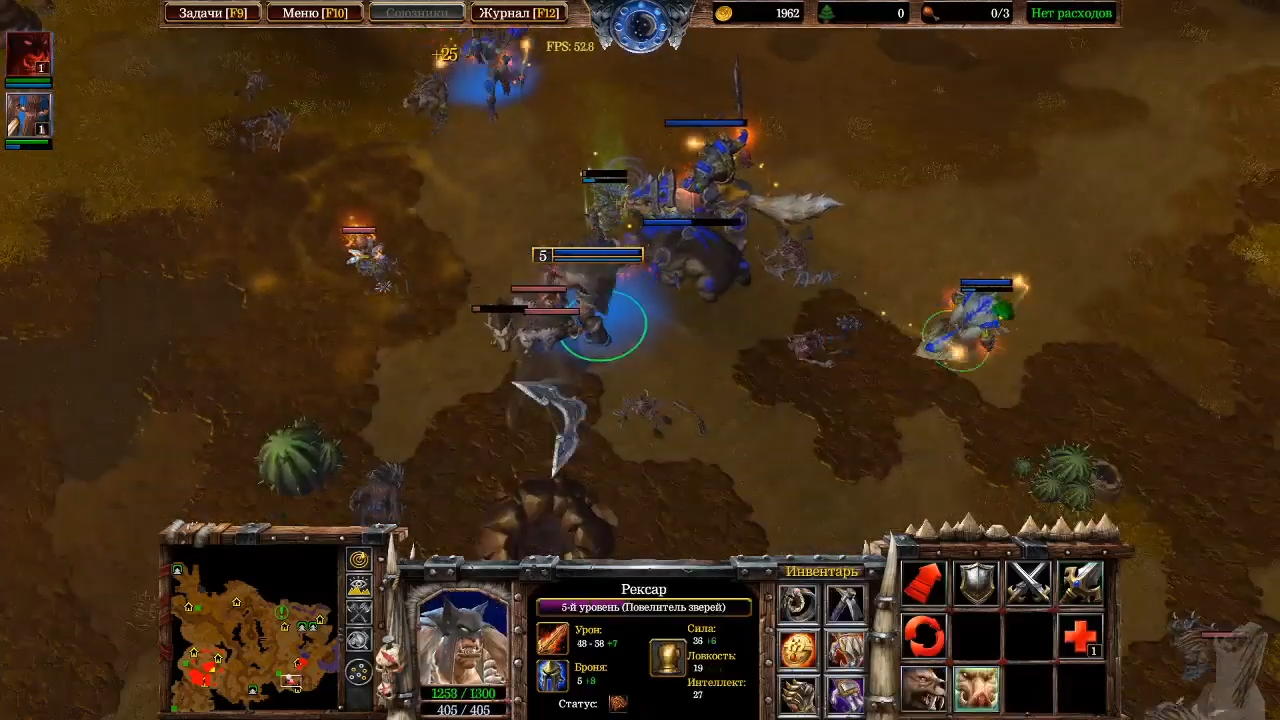Open the formation toggle round button
The height and width of the screenshot is (720, 1280).
point(359,672)
